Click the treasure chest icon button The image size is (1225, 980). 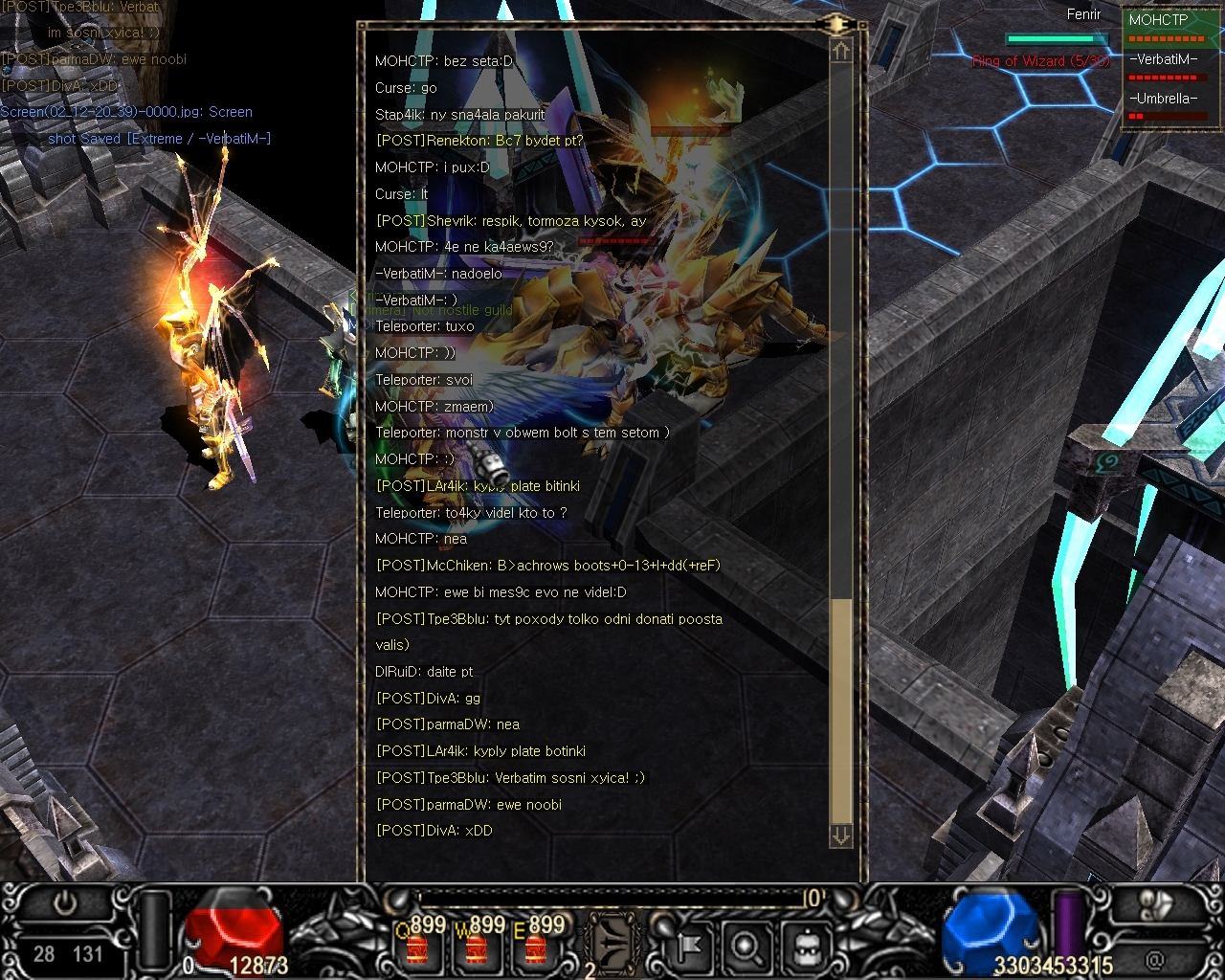point(805,947)
